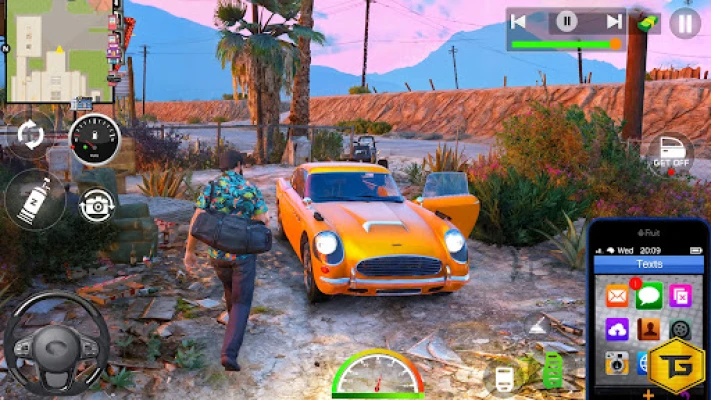Viewport: 711px width, 400px height.
Task: Tap the steering wheel control
Action: 55,342
